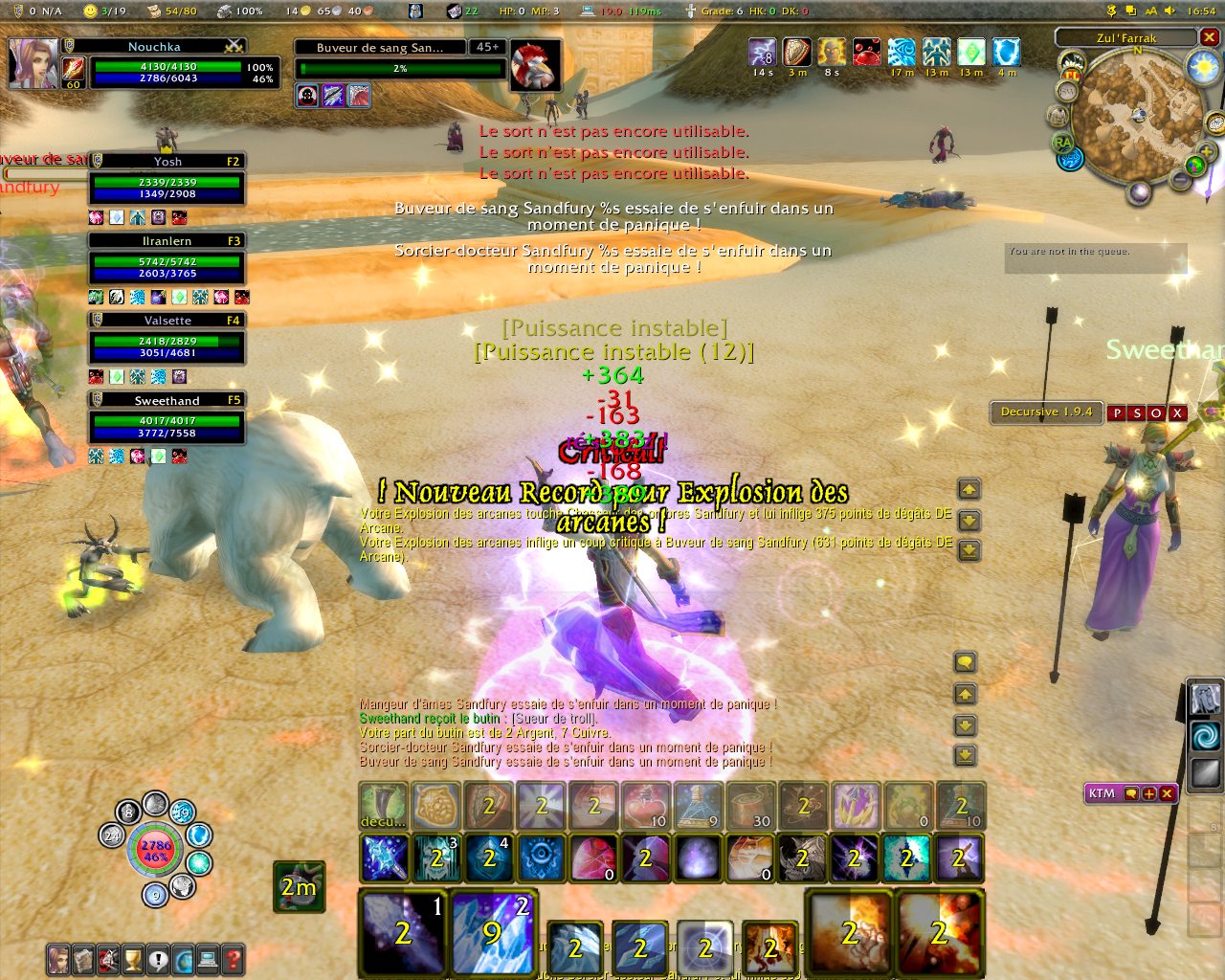This screenshot has height=980, width=1225.
Task: Cast the ice shard spell on slot 2
Action: [492, 931]
